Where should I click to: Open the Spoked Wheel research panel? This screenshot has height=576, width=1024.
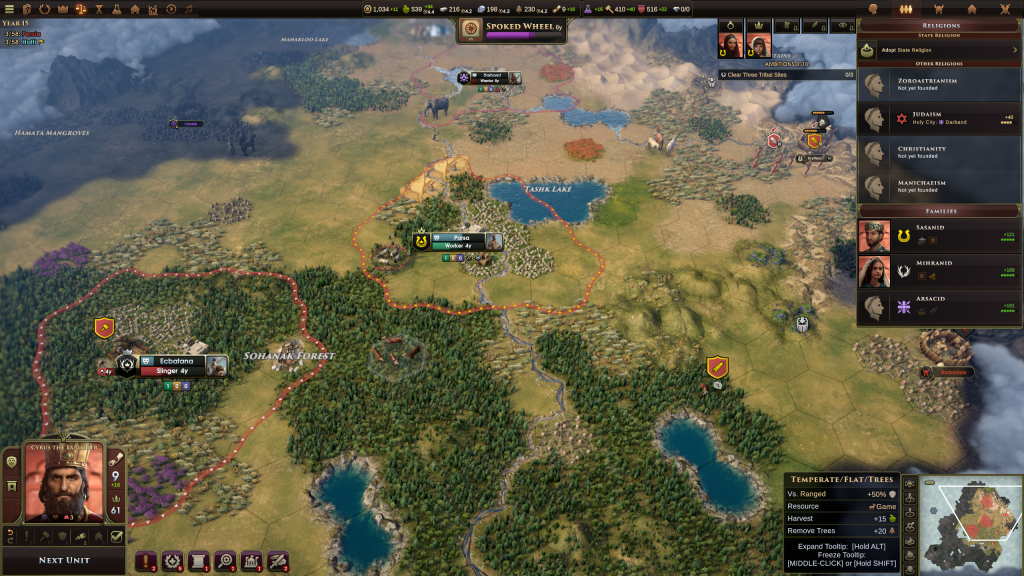coord(512,30)
